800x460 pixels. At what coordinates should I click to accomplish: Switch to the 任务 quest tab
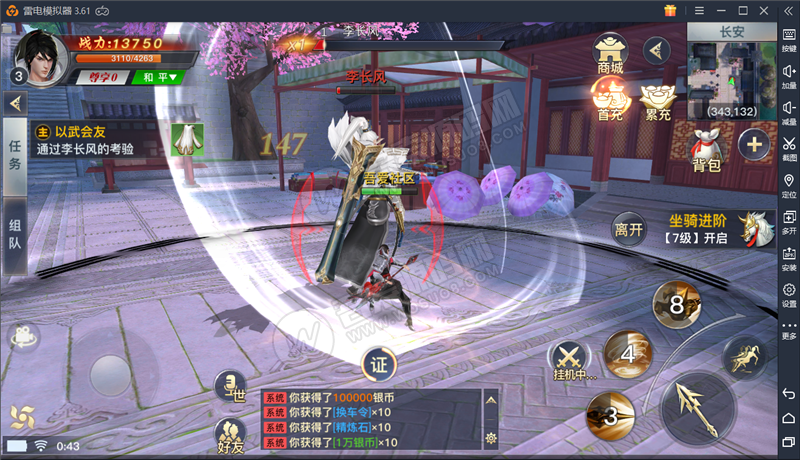coord(15,155)
